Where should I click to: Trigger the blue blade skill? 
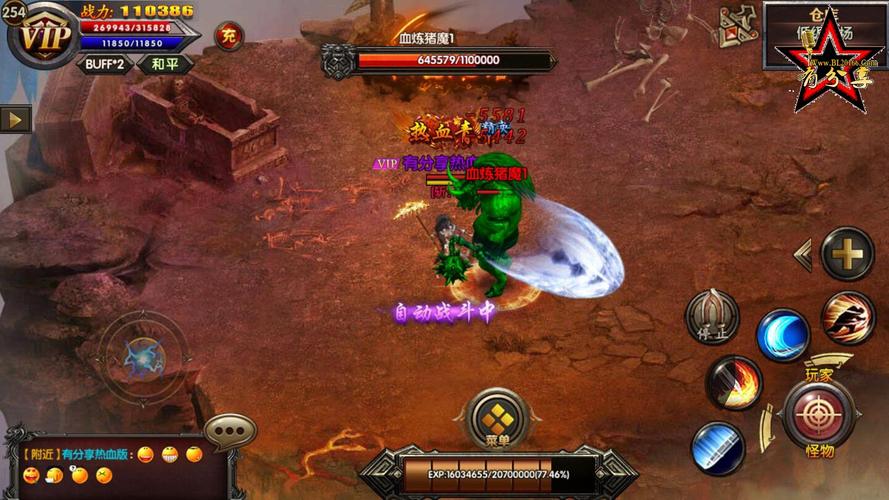718,448
